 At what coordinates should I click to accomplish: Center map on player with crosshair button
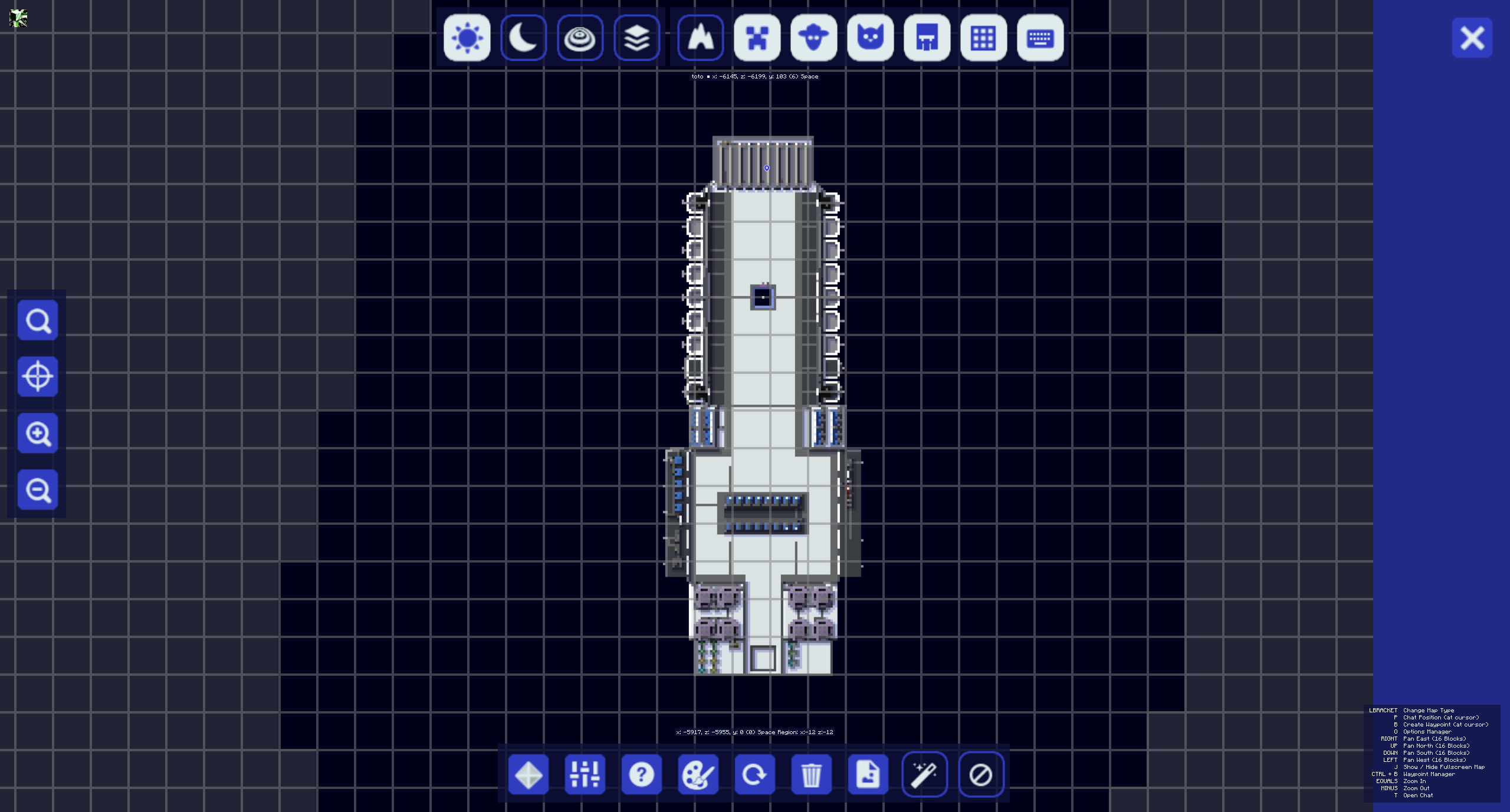click(x=38, y=377)
